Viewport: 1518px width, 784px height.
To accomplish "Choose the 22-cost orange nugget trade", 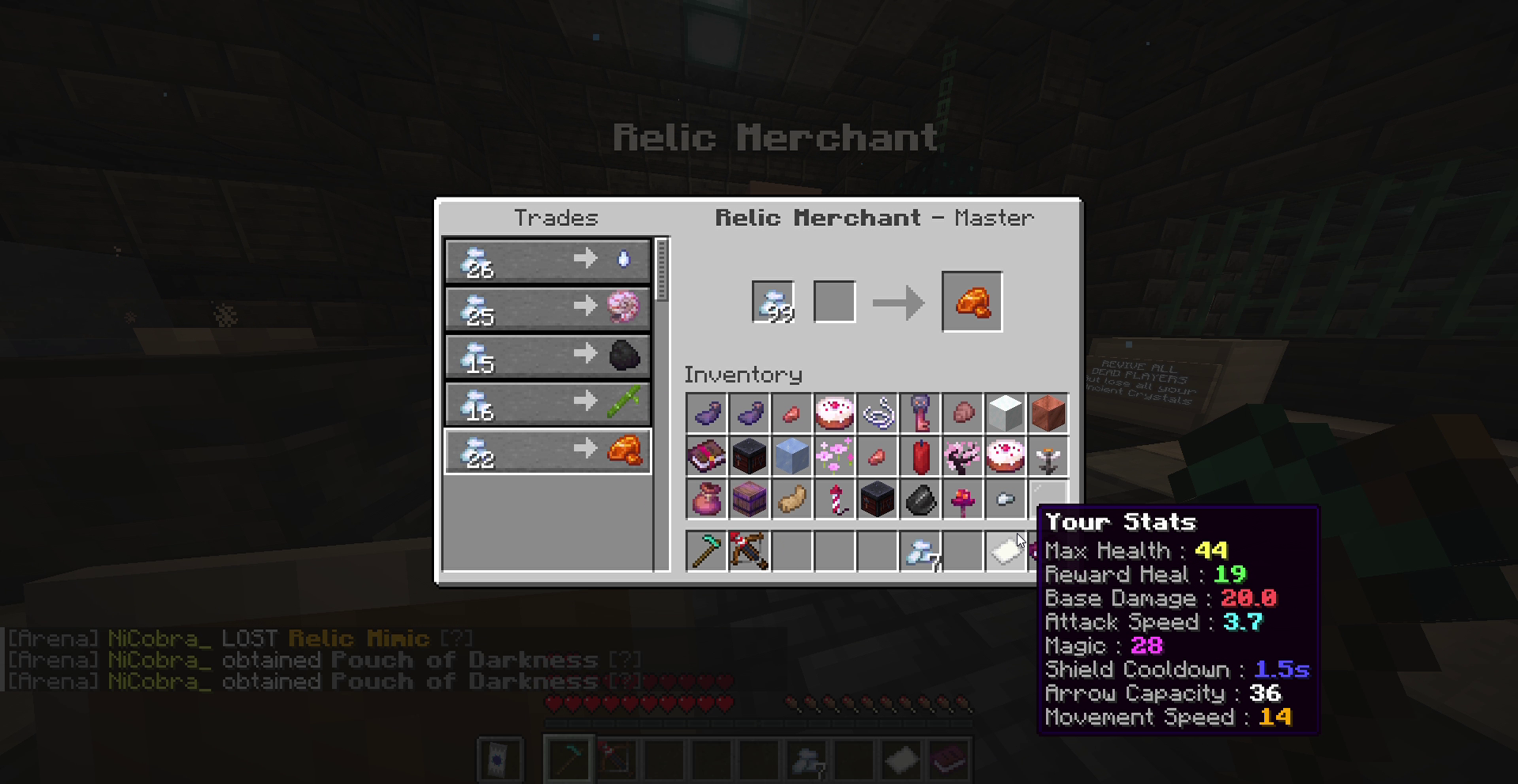I will [547, 451].
